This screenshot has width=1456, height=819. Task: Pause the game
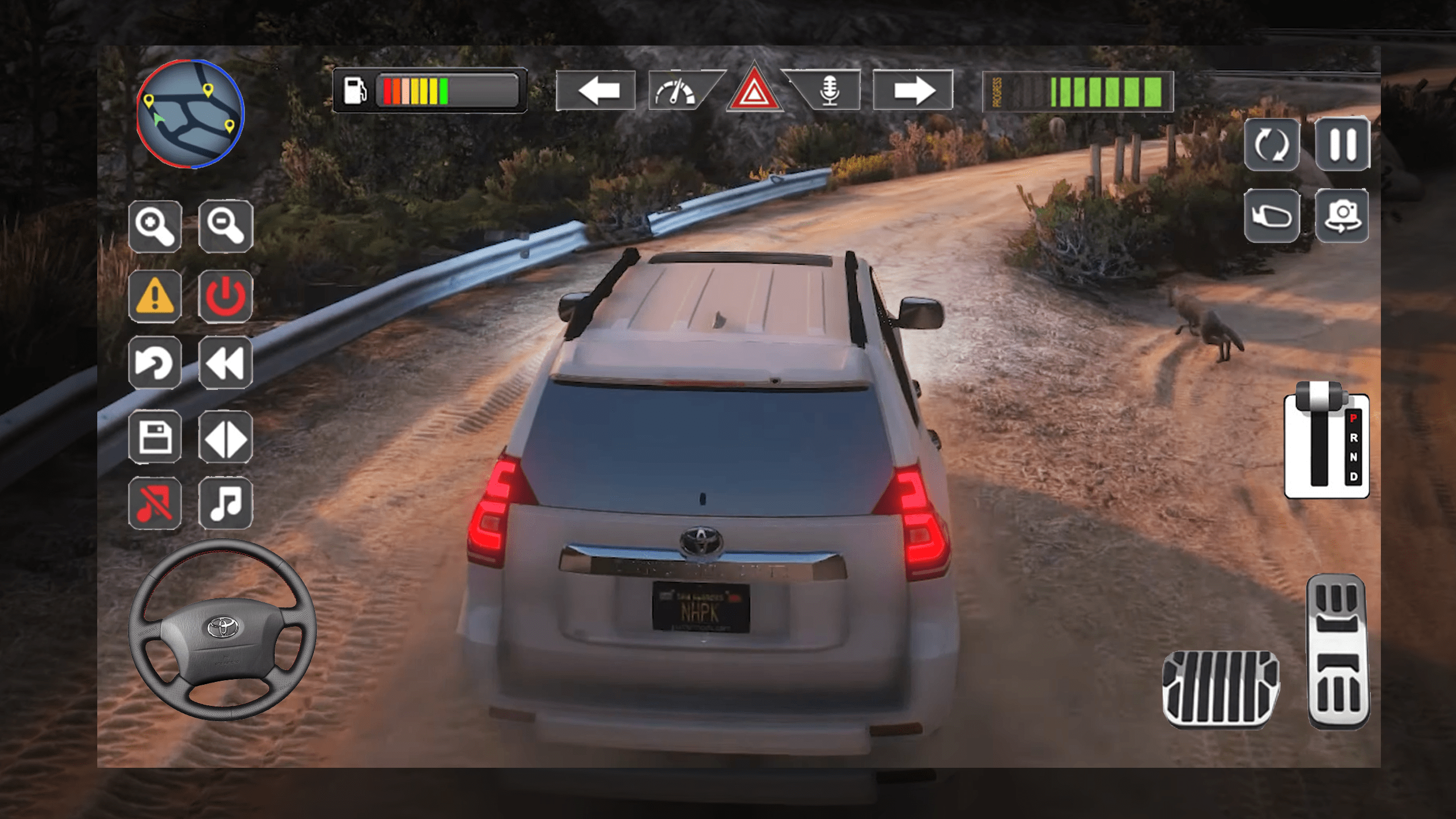click(x=1342, y=144)
